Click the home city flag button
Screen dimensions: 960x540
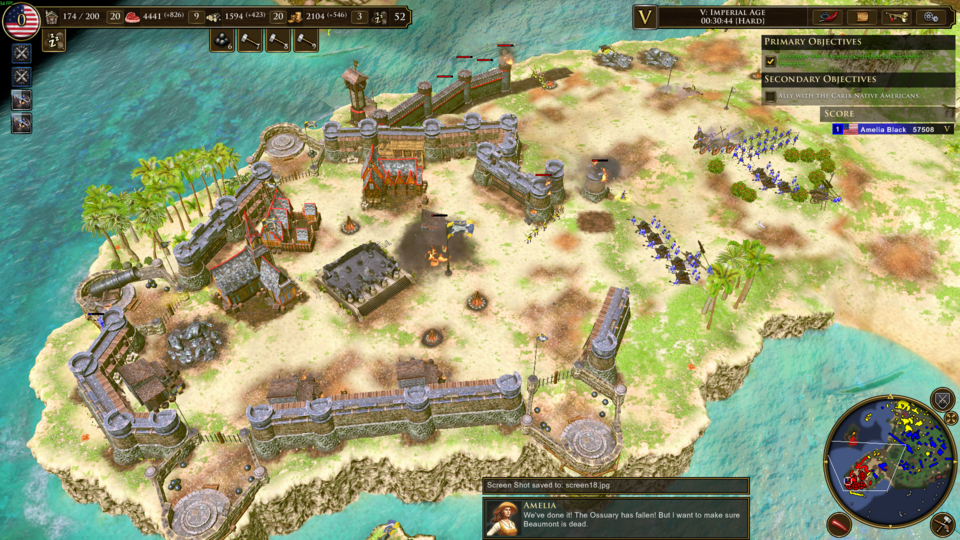click(22, 19)
